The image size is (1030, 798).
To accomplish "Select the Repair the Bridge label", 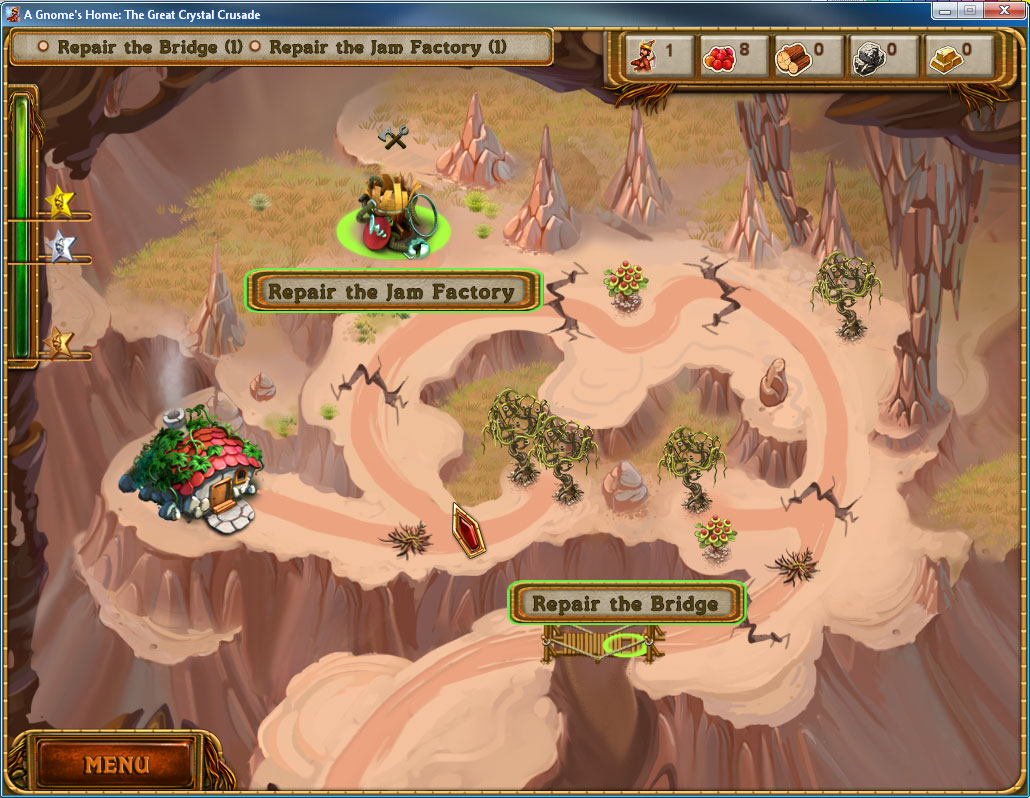I will tap(626, 604).
